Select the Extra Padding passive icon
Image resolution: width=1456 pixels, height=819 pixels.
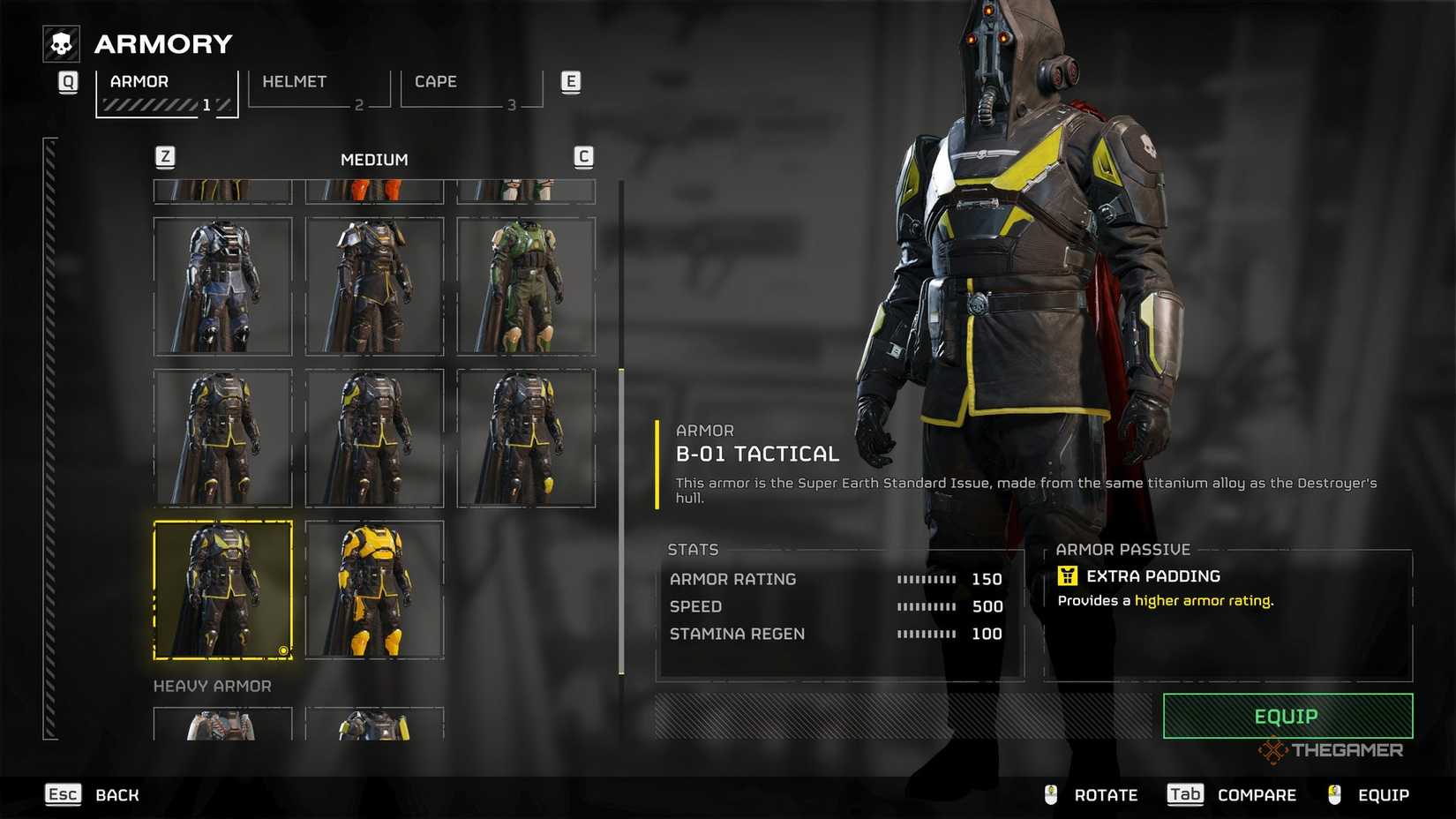[x=1069, y=575]
